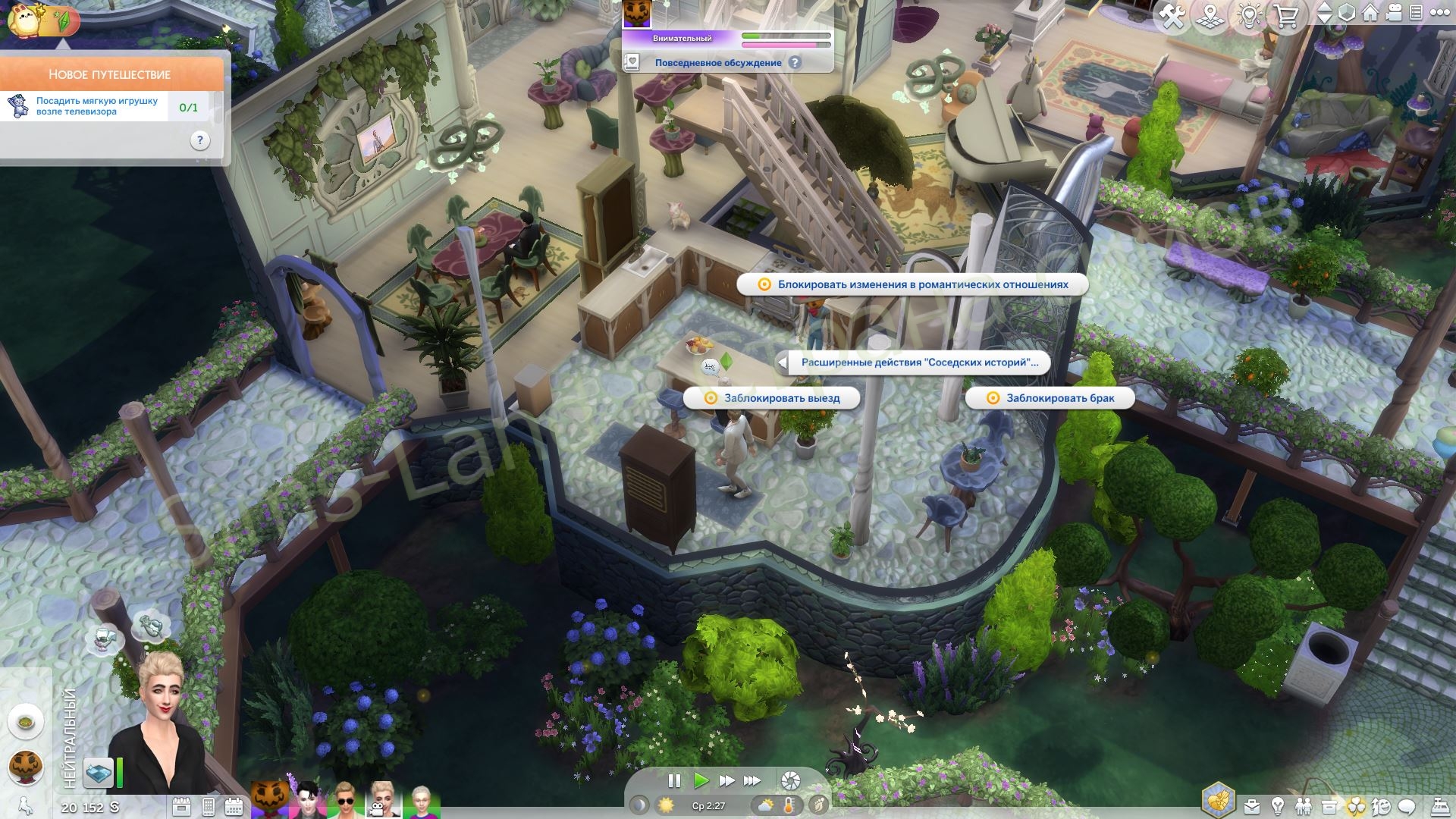Open the relationships panel
Viewport: 1456px width, 819px height.
pyautogui.click(x=1303, y=806)
